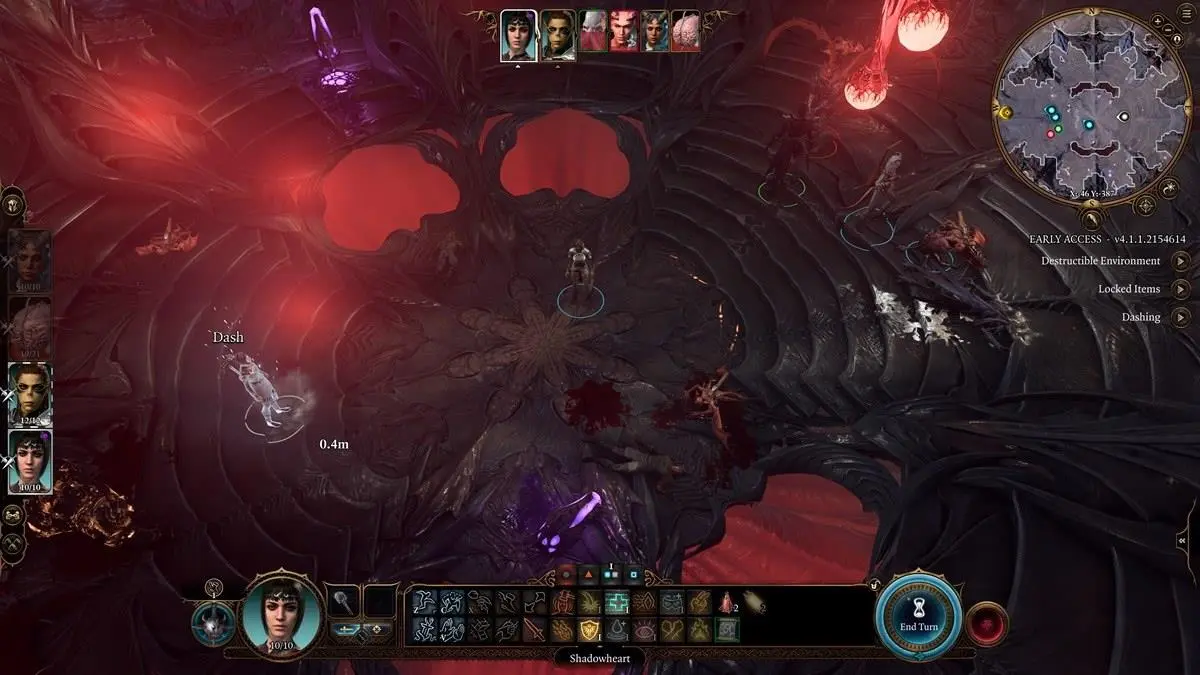
Task: Select first portrait in top turn order
Action: 518,35
